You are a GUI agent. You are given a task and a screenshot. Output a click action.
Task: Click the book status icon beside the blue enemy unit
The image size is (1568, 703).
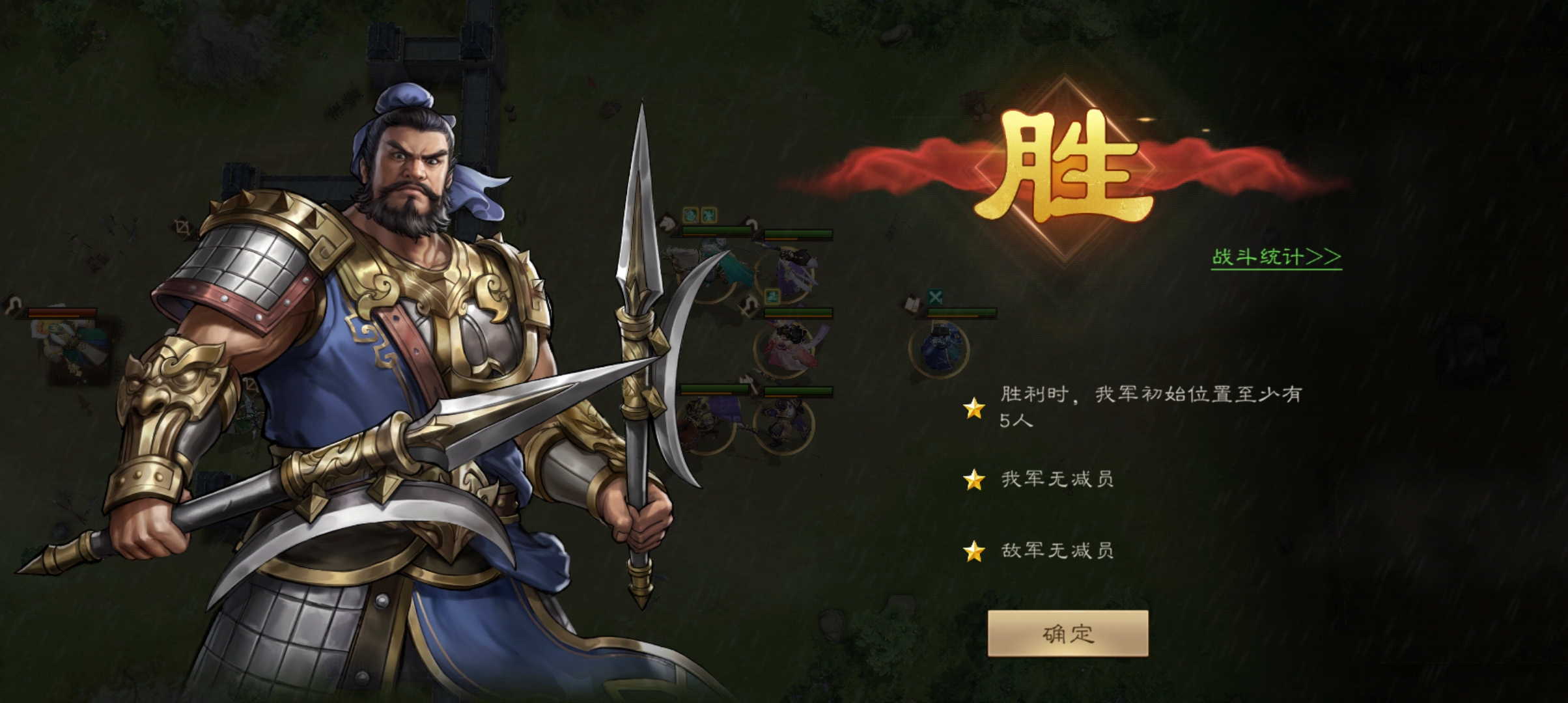tap(912, 304)
